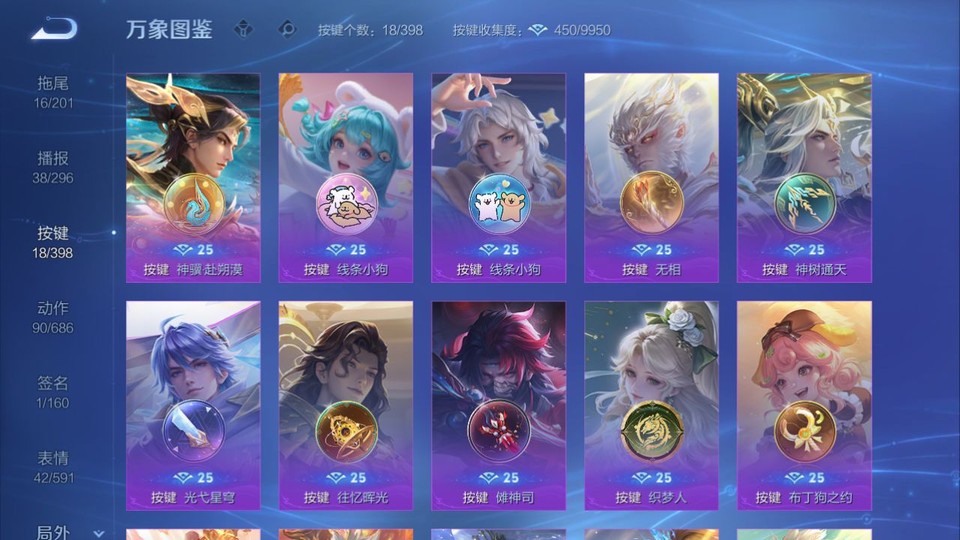This screenshot has height=540, width=960.
Task: Open the 往忆晖光 button skin card
Action: click(x=346, y=405)
